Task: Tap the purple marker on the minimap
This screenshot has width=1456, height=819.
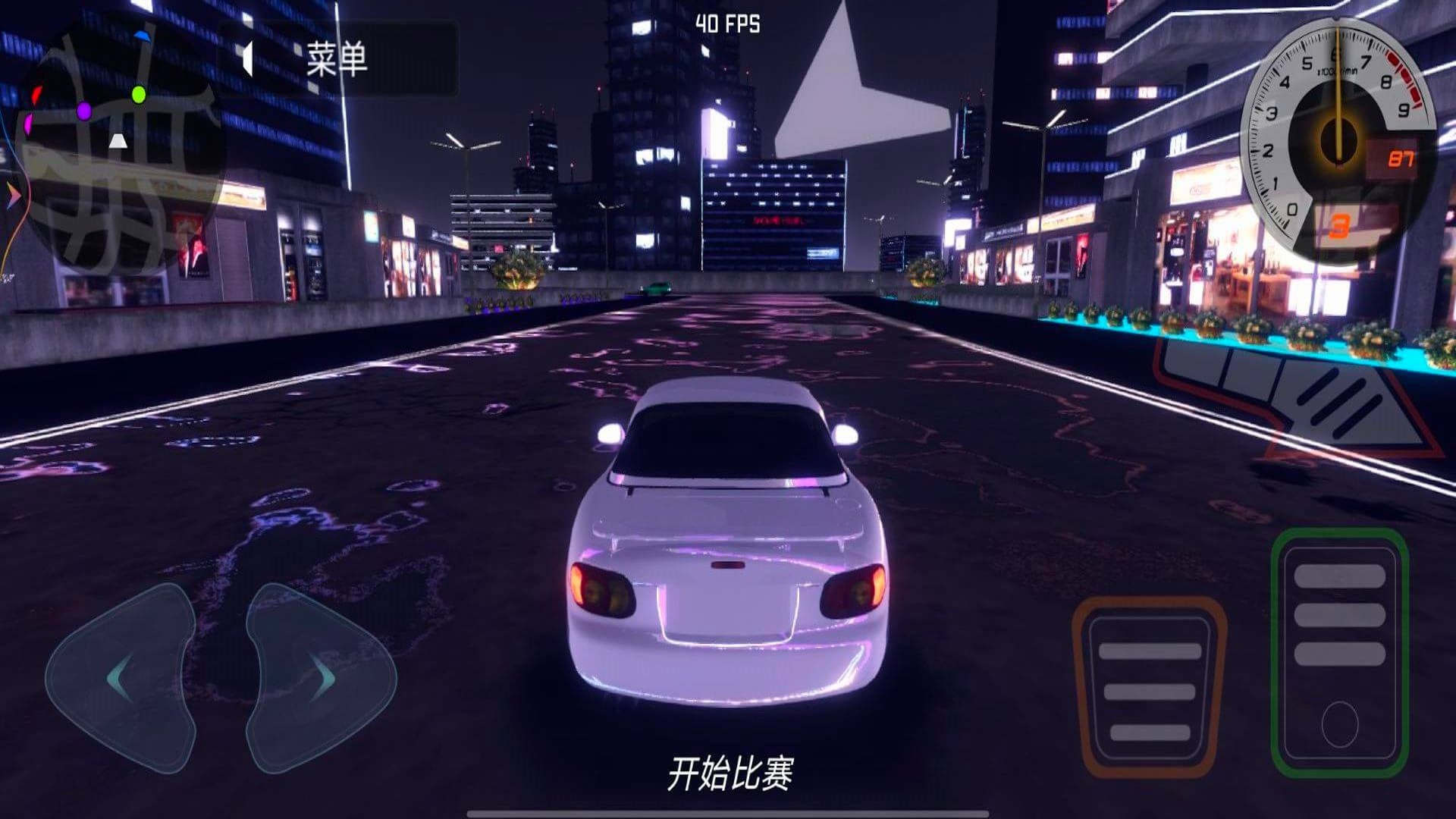Action: pyautogui.click(x=85, y=110)
